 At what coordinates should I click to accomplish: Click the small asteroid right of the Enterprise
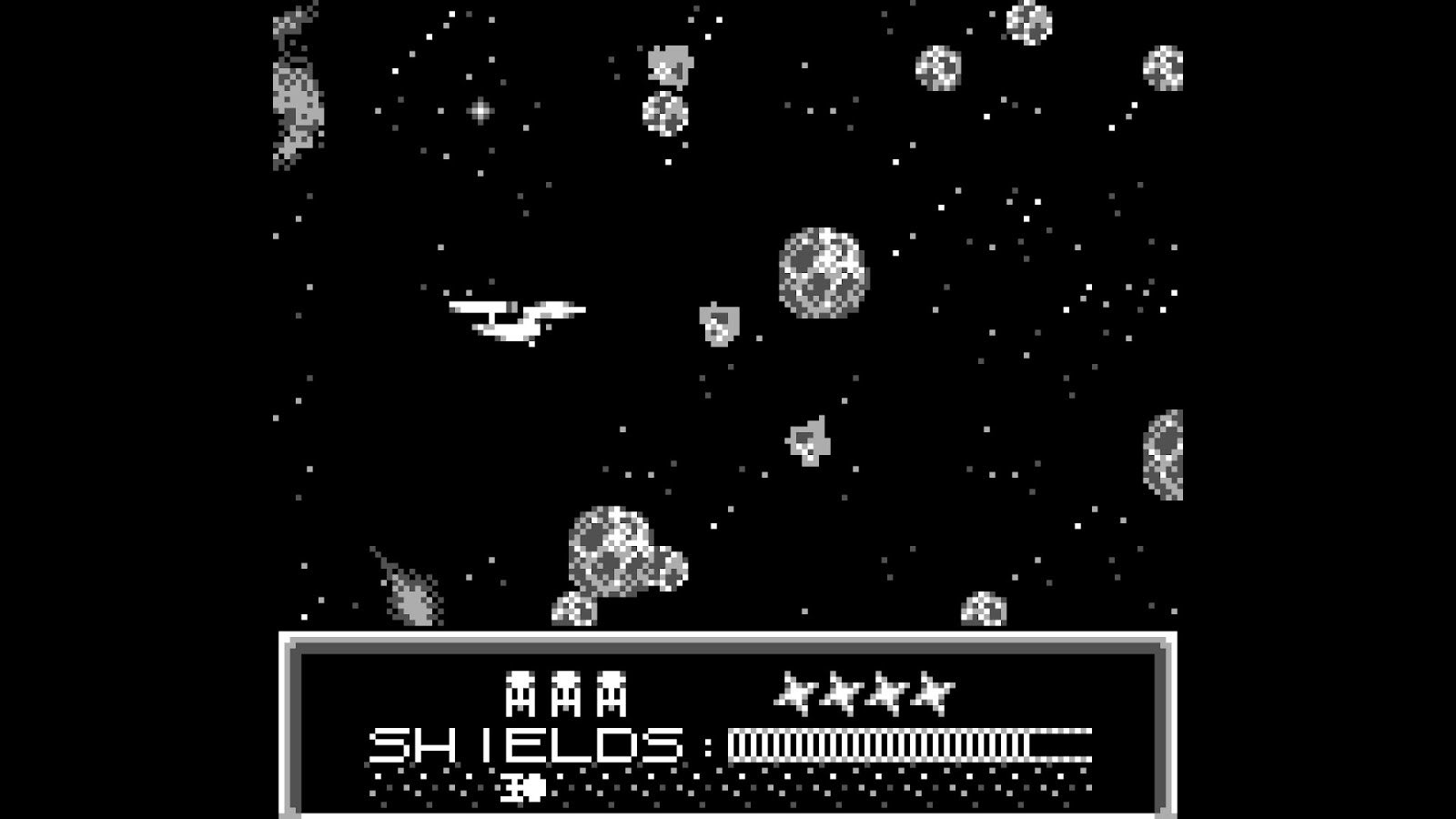click(x=719, y=323)
